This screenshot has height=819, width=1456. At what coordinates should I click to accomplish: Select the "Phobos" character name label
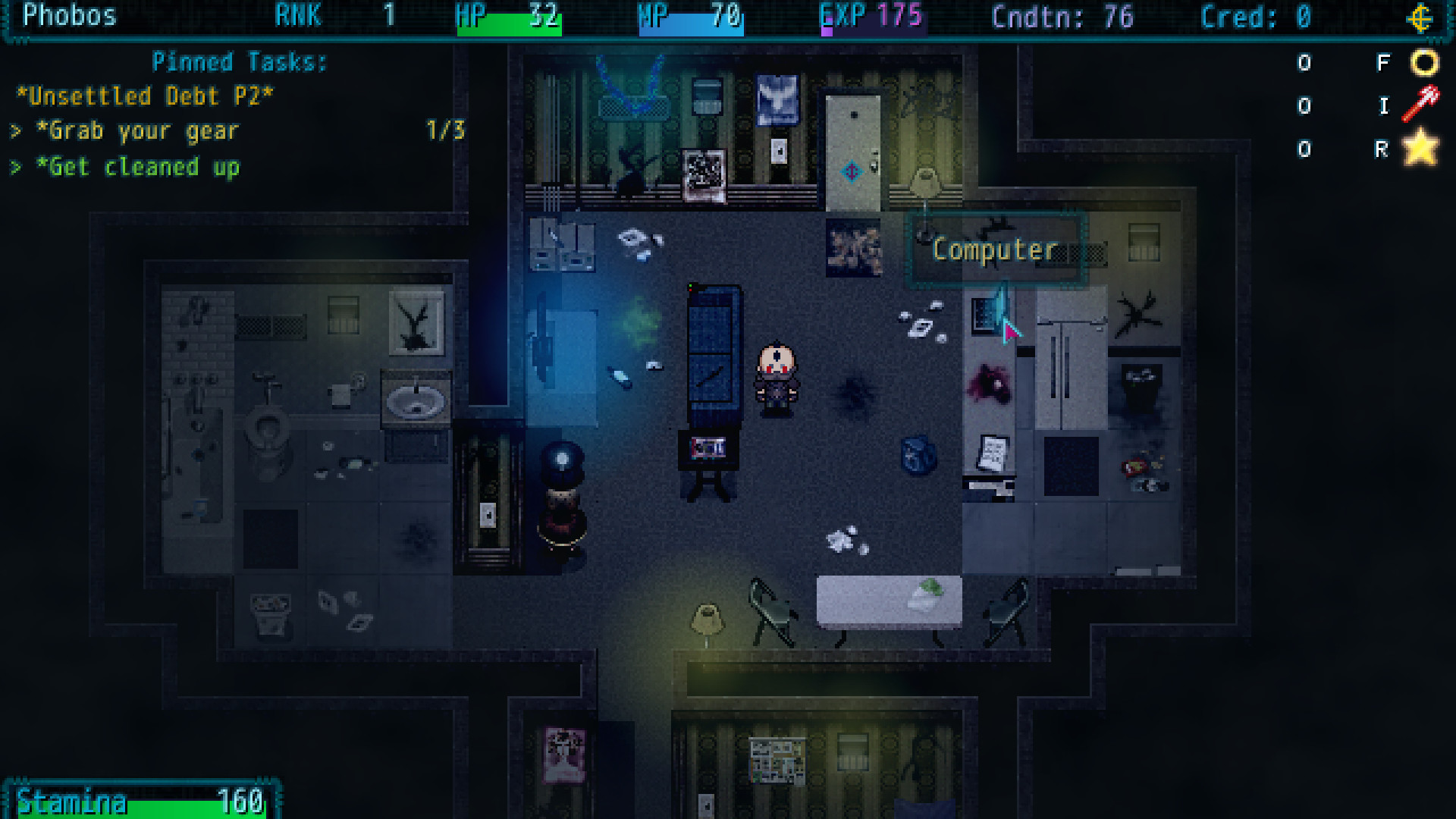pos(68,16)
